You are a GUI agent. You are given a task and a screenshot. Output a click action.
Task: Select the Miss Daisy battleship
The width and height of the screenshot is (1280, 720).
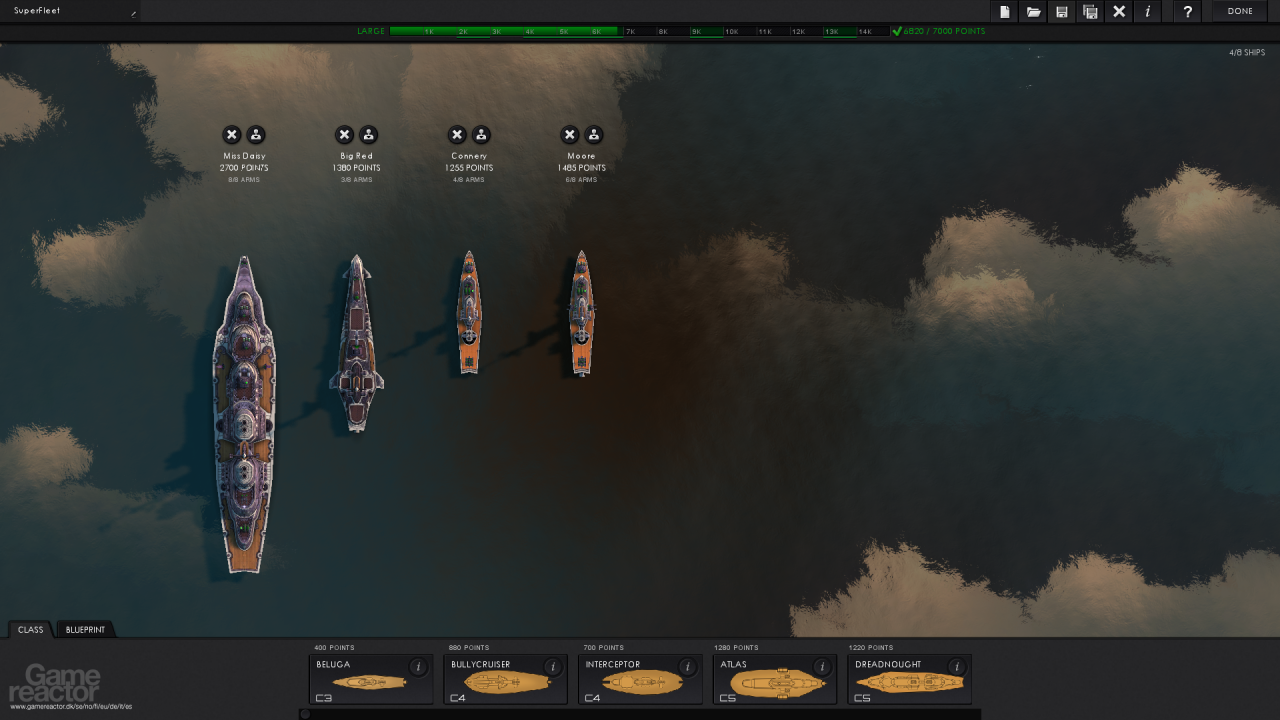pos(244,415)
